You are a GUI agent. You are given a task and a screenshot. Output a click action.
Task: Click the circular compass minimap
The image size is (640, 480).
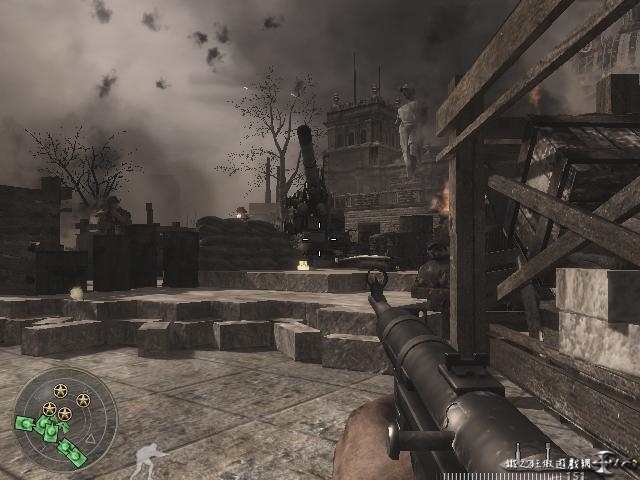point(65,421)
